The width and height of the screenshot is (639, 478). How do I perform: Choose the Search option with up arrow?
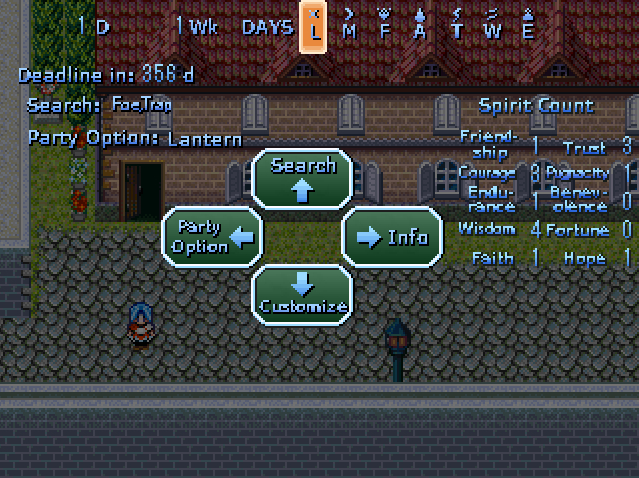(x=302, y=178)
